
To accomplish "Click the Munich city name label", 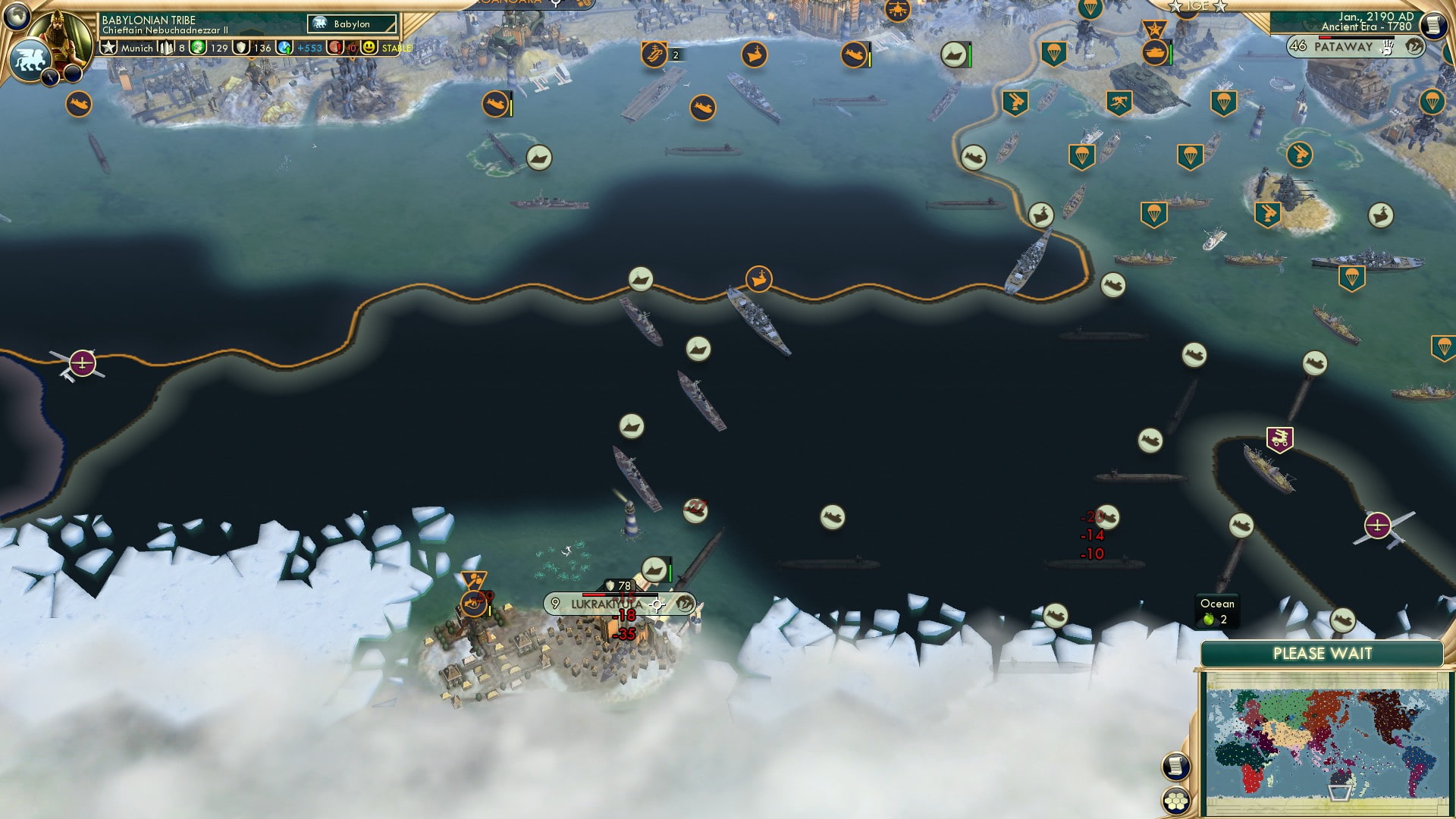I will [x=136, y=48].
